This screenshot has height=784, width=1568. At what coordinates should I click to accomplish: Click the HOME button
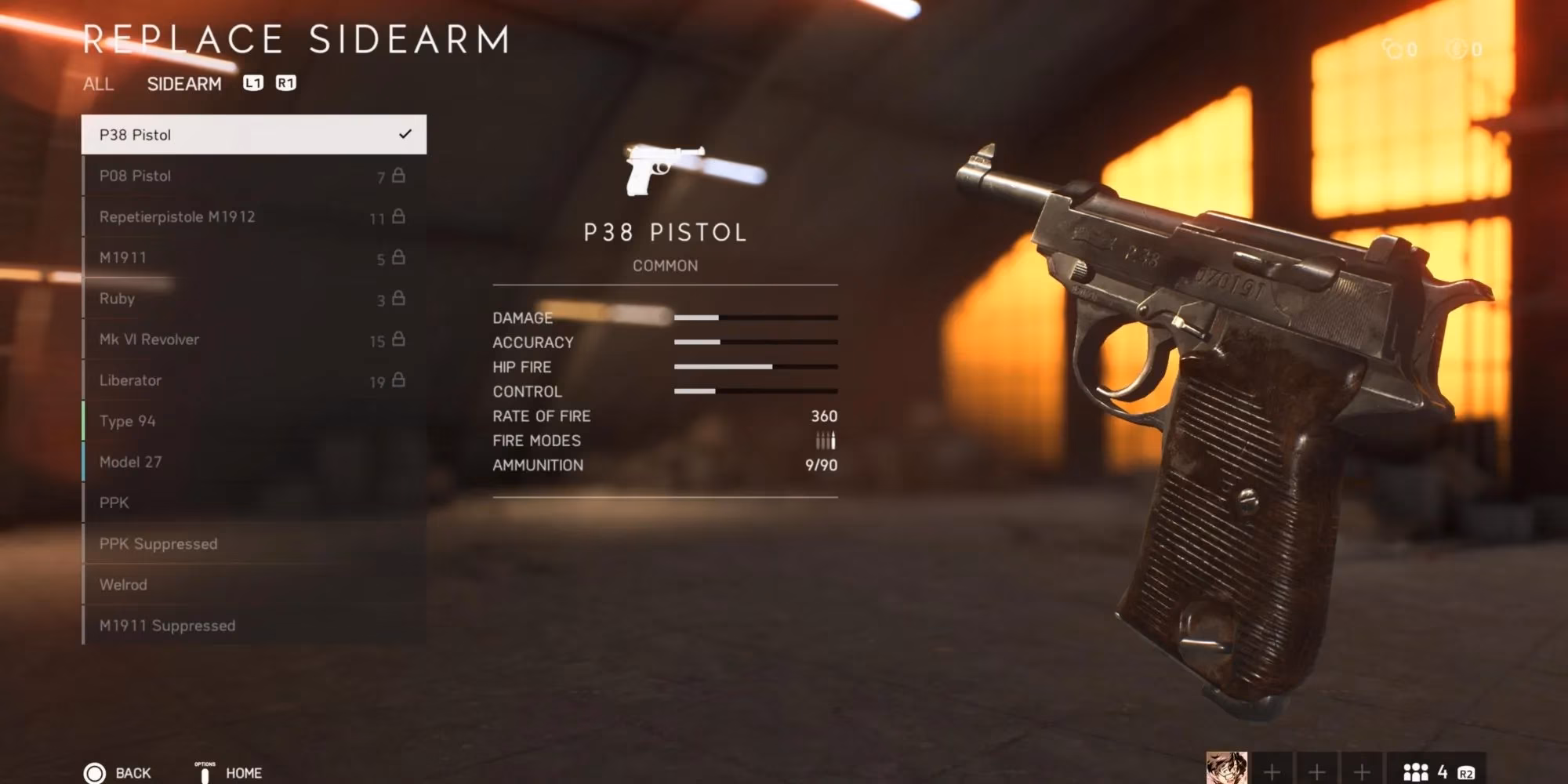[243, 773]
